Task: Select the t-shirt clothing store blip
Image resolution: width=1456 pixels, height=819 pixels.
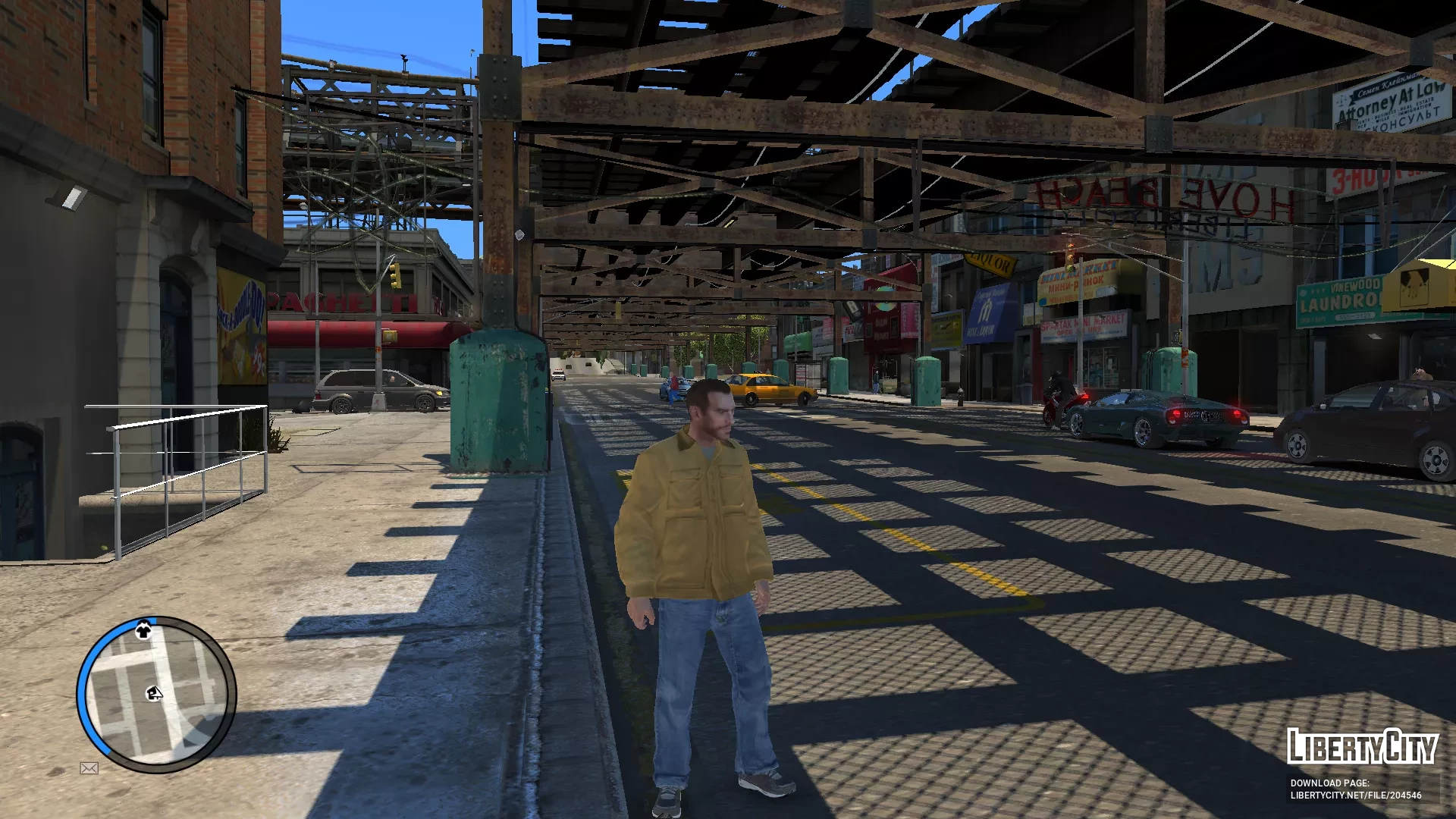Action: (143, 630)
